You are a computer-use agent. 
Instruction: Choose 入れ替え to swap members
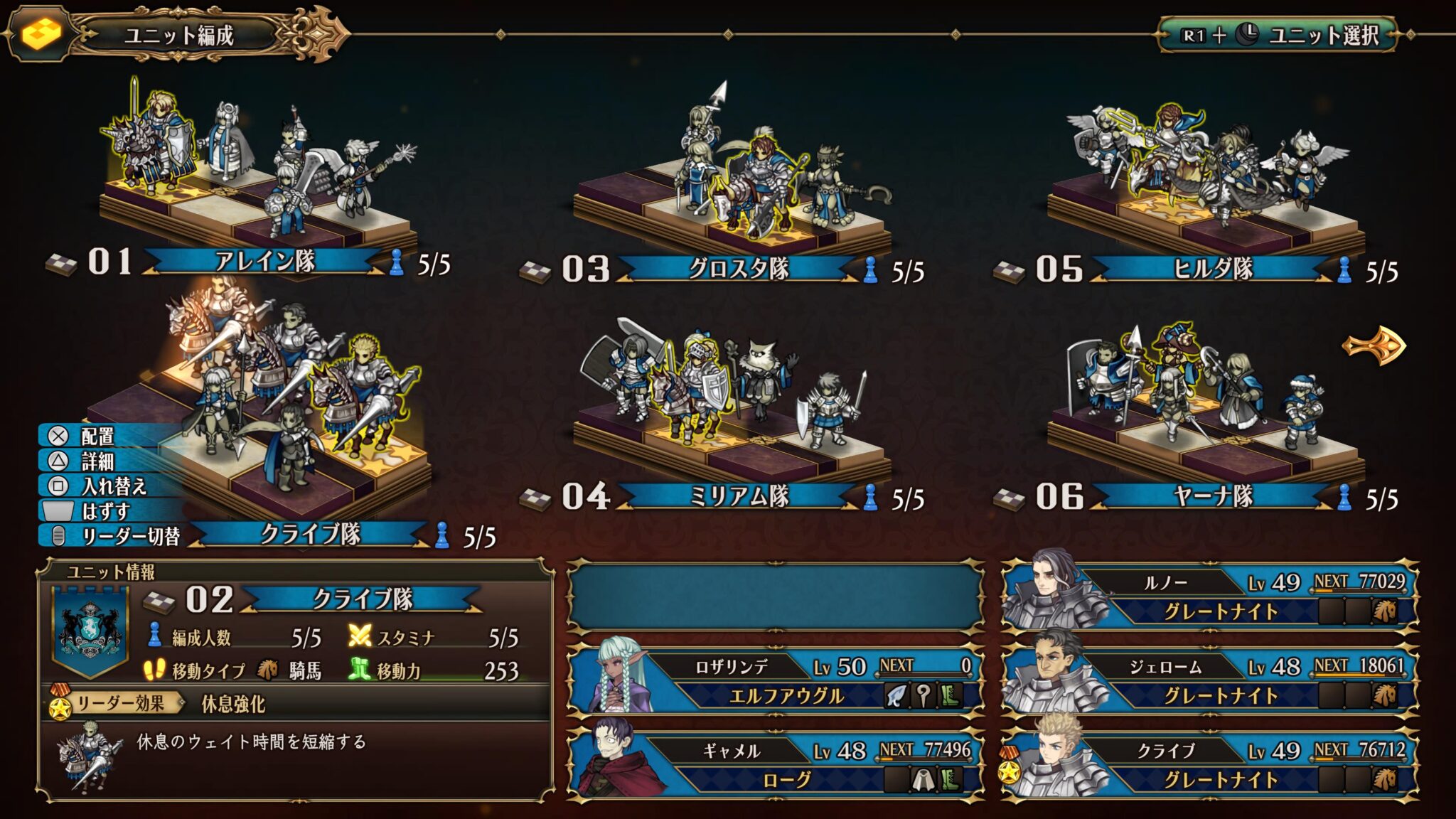112,486
